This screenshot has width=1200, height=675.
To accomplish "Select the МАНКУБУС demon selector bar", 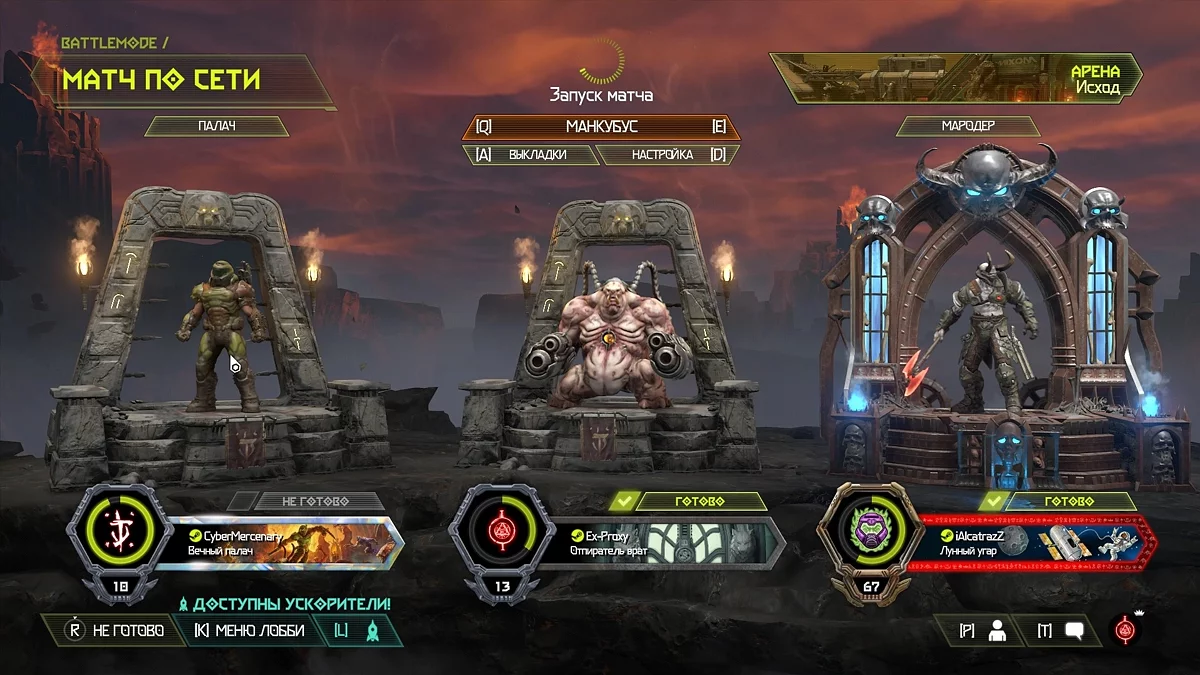I will (x=601, y=127).
